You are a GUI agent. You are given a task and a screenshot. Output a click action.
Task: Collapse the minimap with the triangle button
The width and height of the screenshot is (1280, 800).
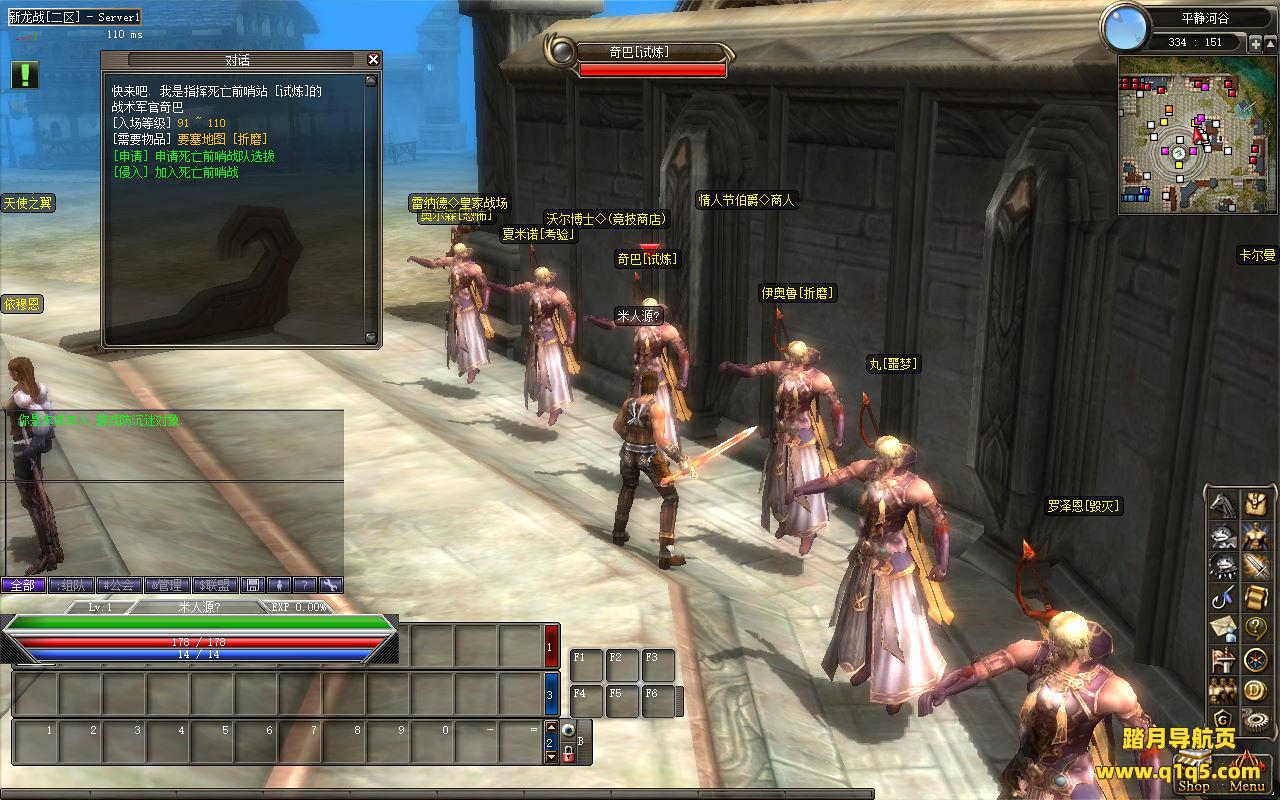(1271, 43)
